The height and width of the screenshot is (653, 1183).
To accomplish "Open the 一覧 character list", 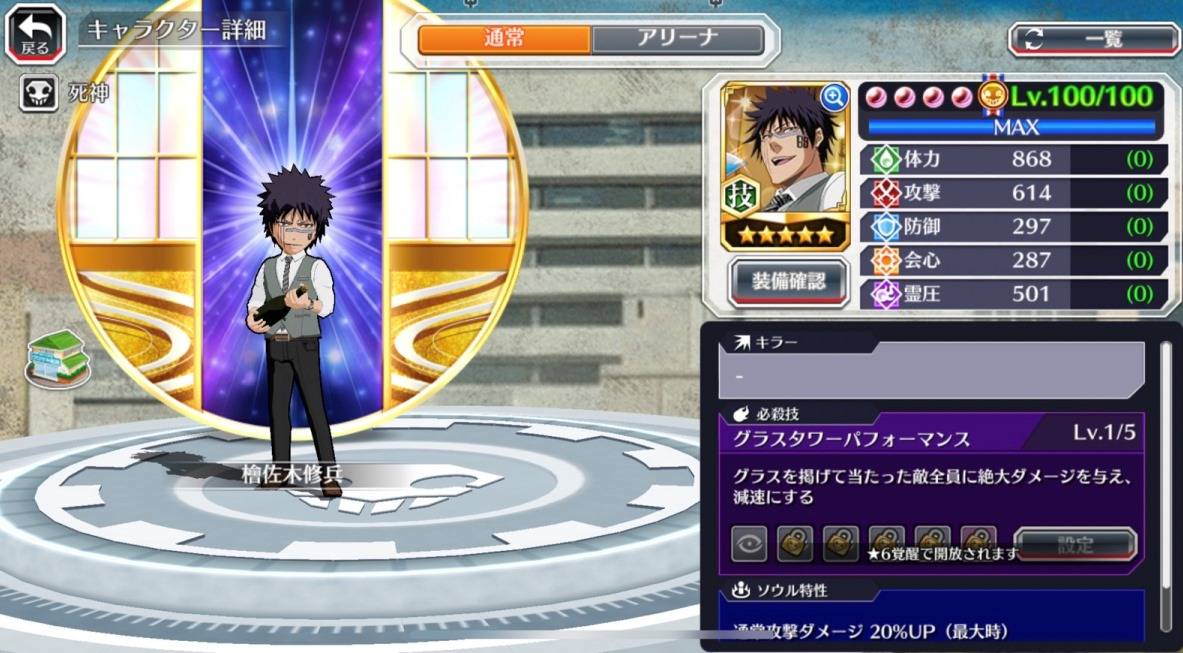I will point(1094,40).
